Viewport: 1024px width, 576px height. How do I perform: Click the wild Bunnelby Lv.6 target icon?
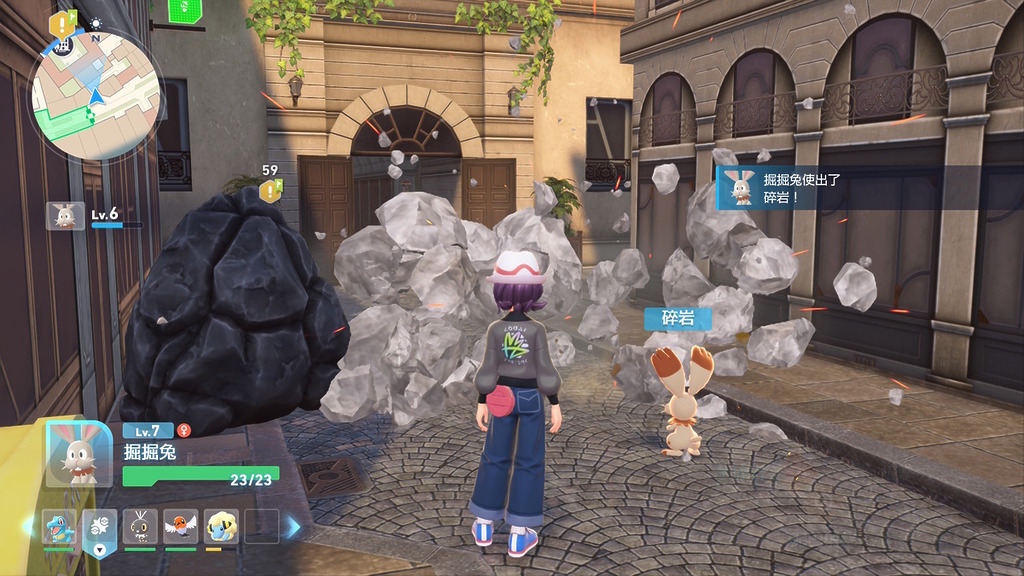(66, 215)
